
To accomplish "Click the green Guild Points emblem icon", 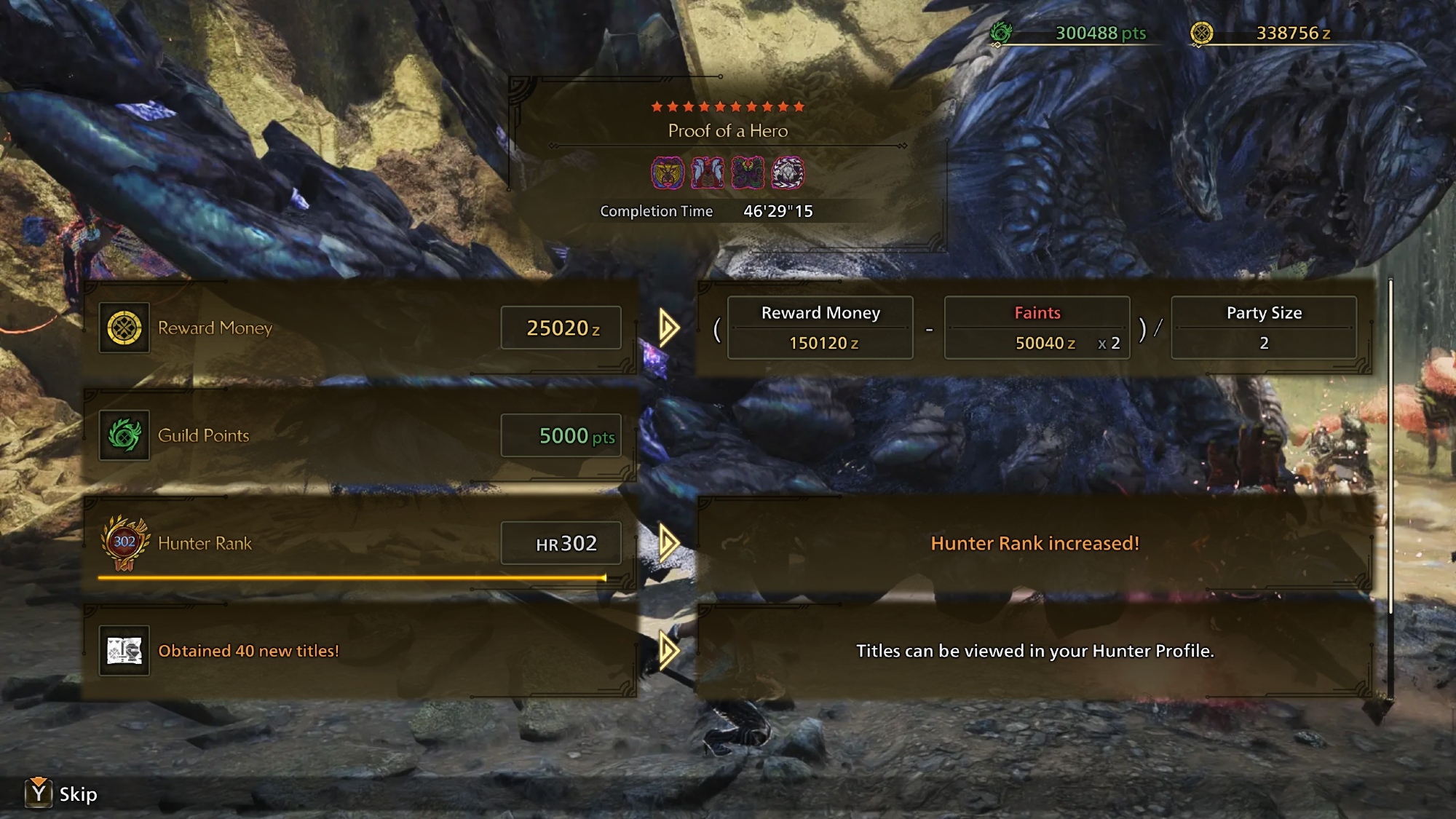I will pos(124,435).
